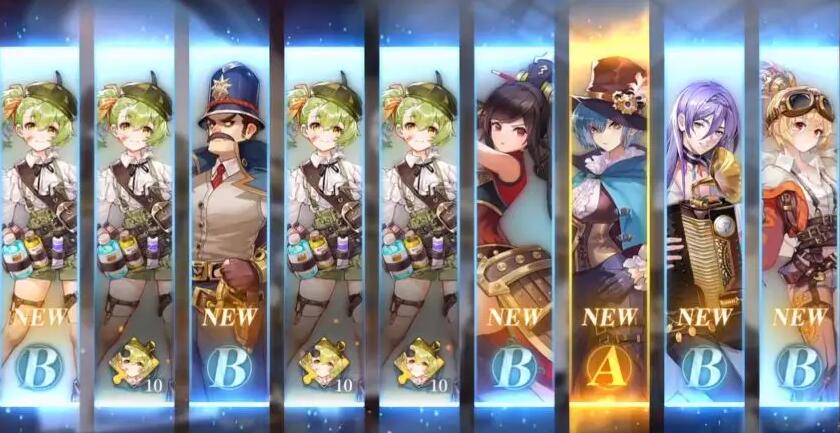Screen dimensions: 840x433
Task: Choose the black-haired girl in red card
Action: 514,220
